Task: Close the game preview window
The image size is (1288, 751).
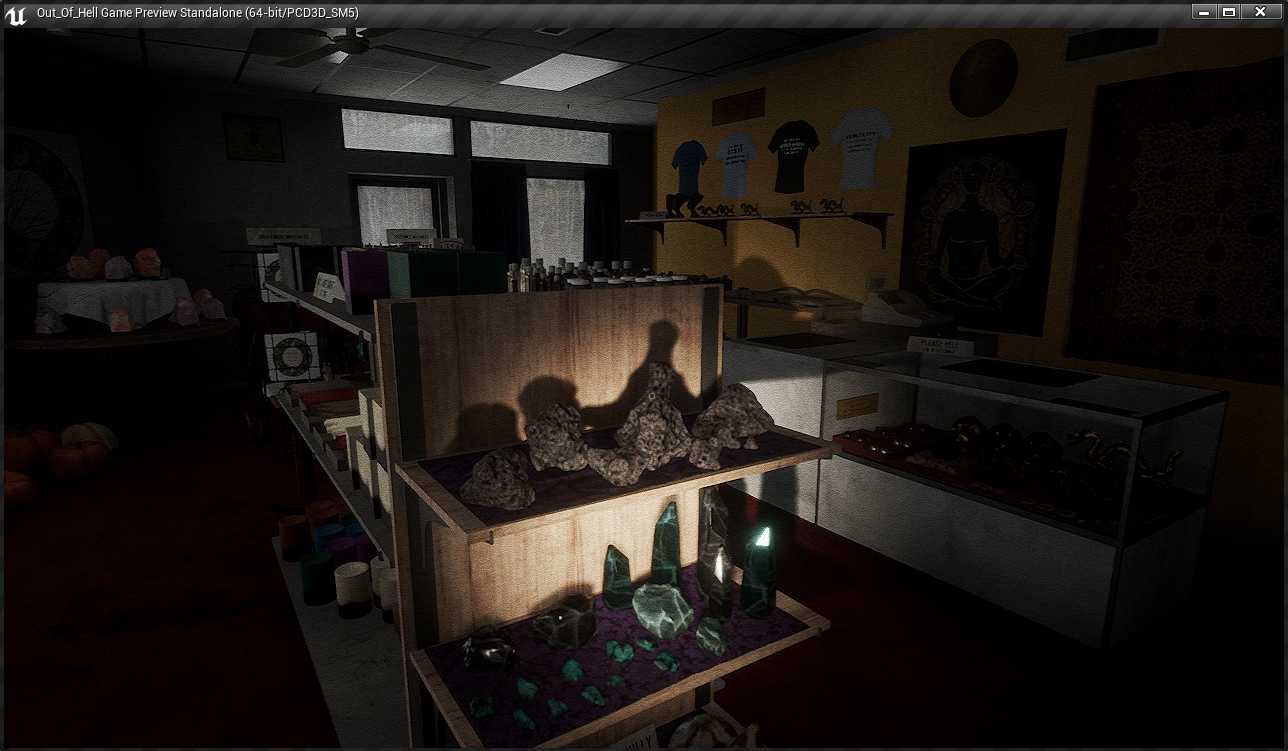Action: click(1259, 12)
